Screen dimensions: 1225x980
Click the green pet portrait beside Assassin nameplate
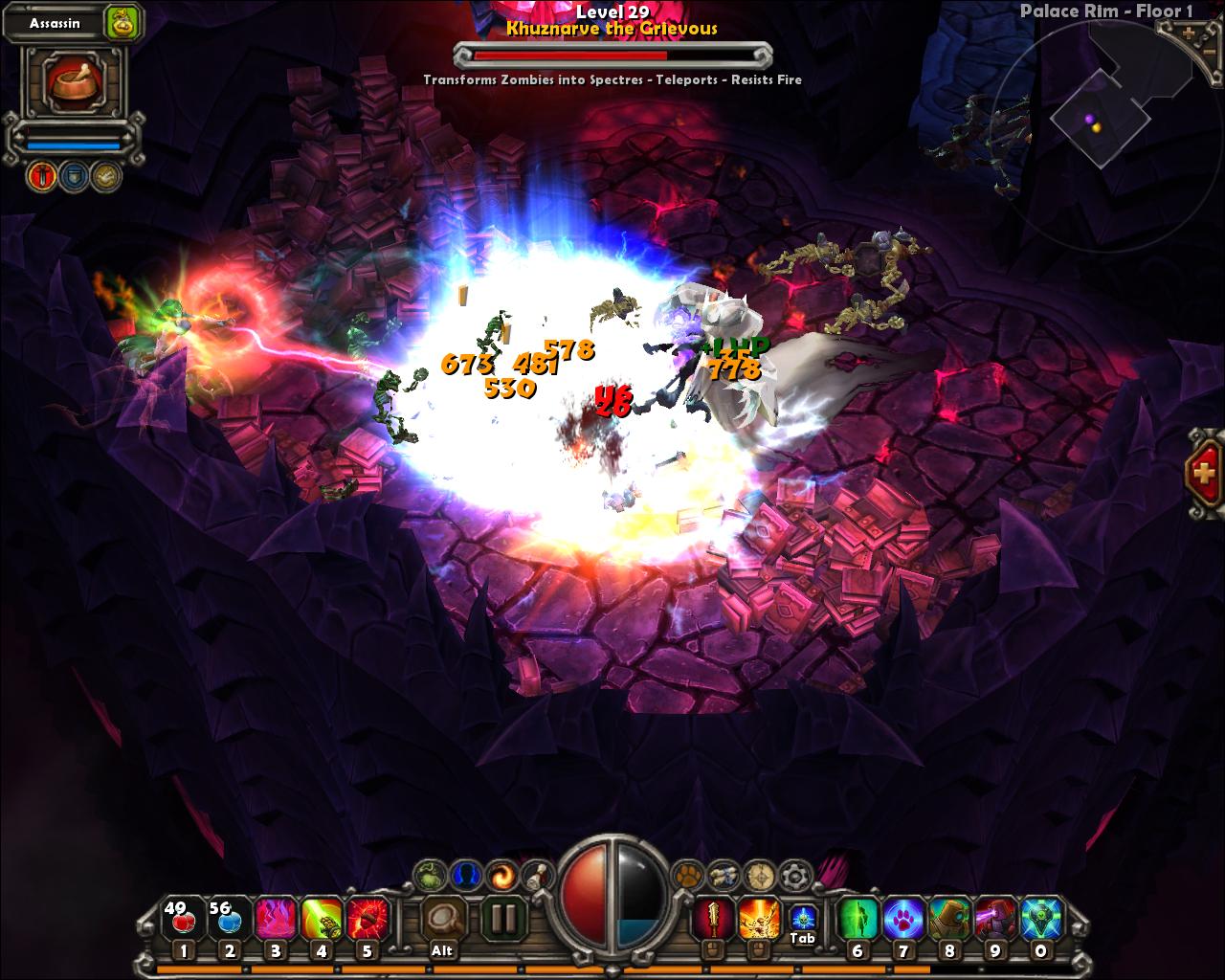pyautogui.click(x=122, y=22)
